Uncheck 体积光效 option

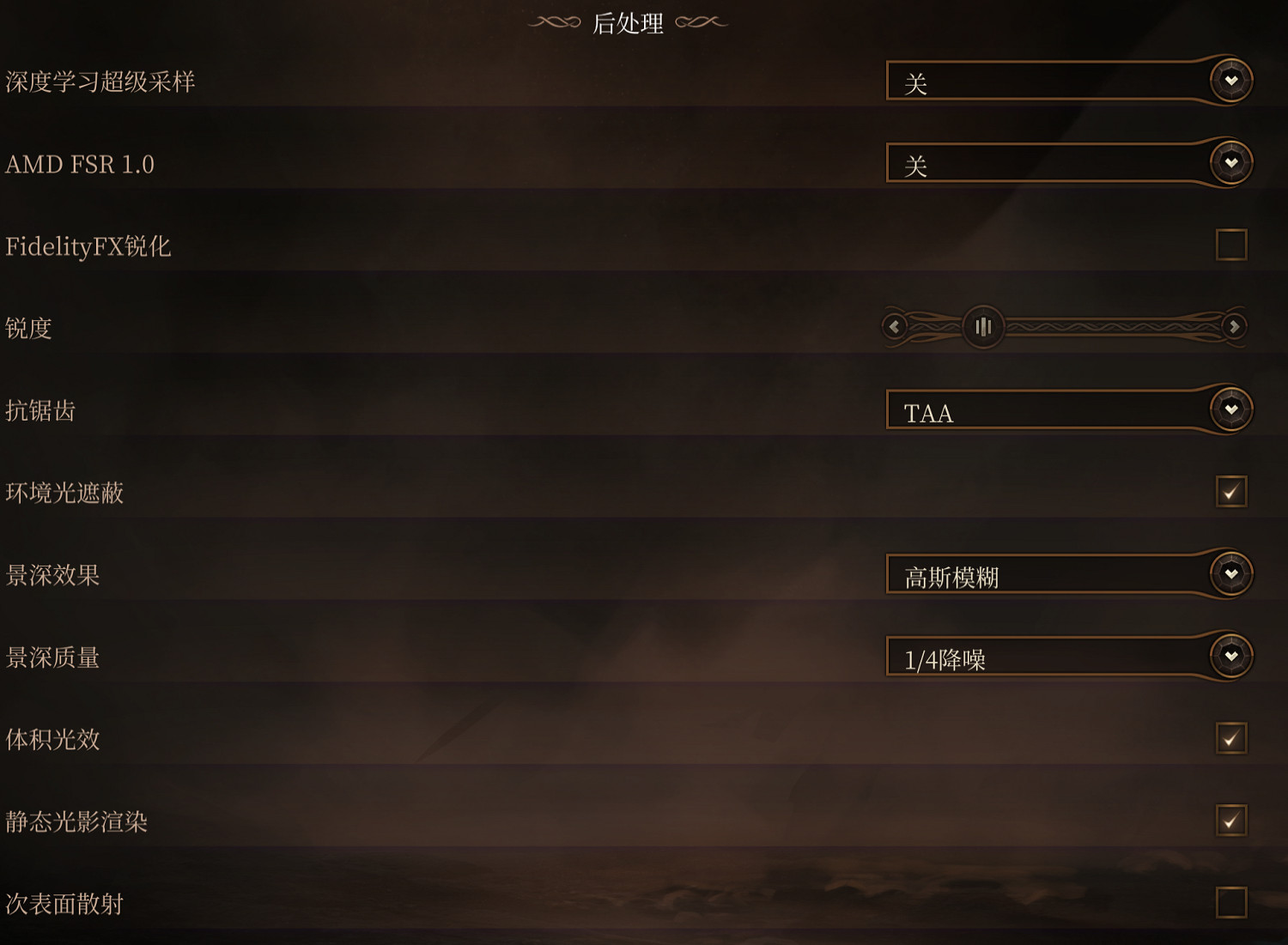(1231, 739)
